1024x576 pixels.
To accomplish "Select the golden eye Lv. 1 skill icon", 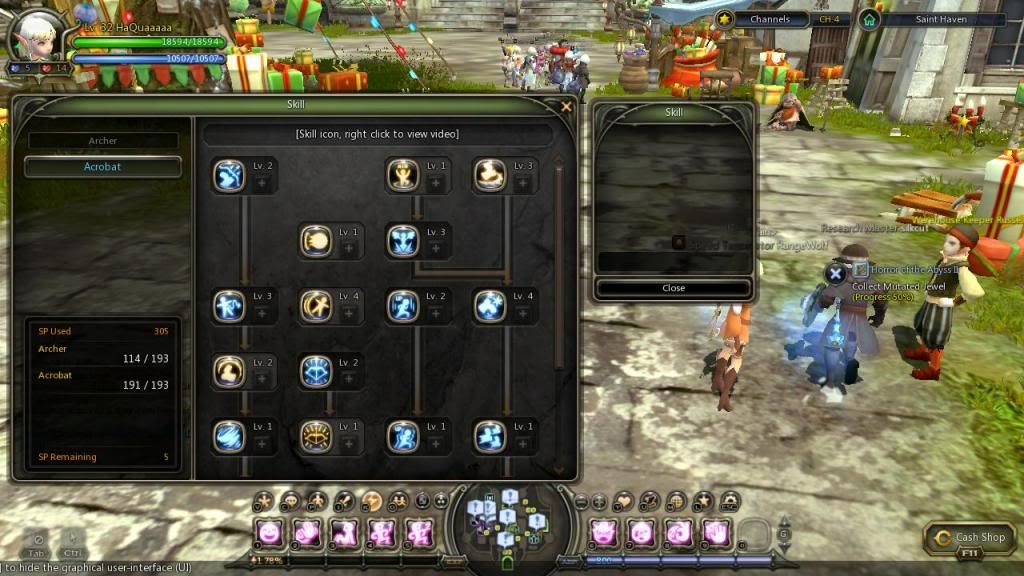I will click(315, 435).
